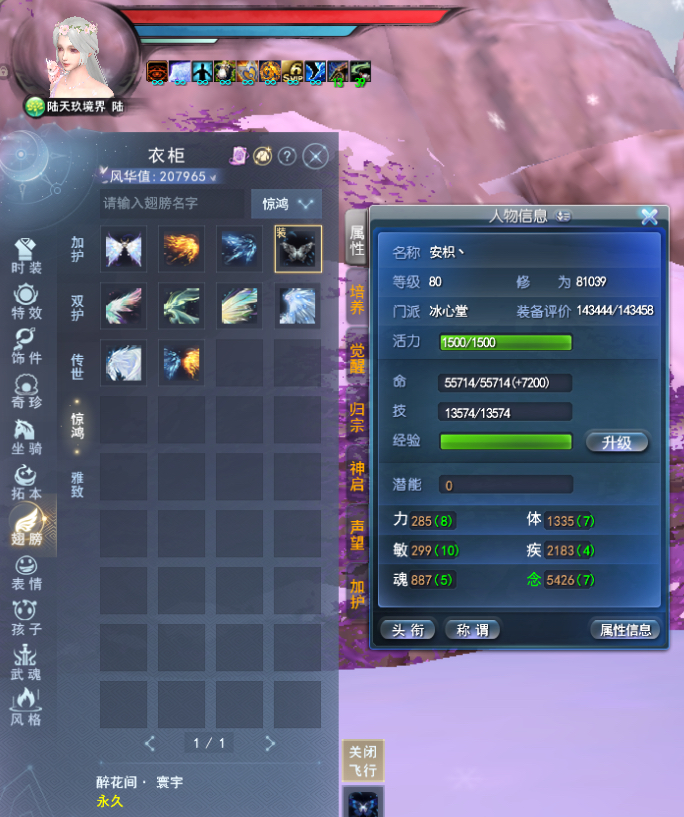The width and height of the screenshot is (684, 817).
Task: Open the wardrobe help question mark
Action: [287, 156]
